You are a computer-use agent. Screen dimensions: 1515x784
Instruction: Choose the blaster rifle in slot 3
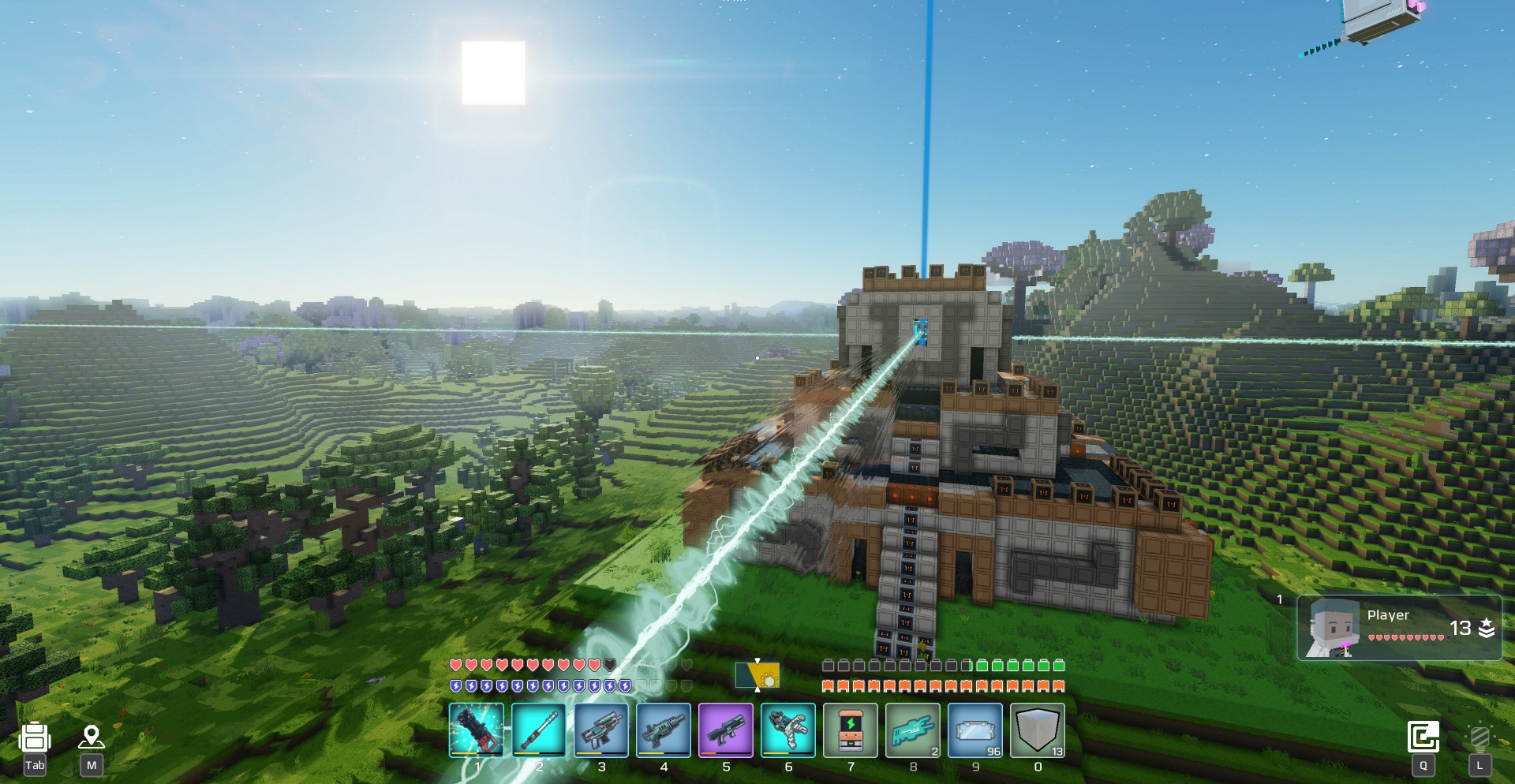[601, 730]
